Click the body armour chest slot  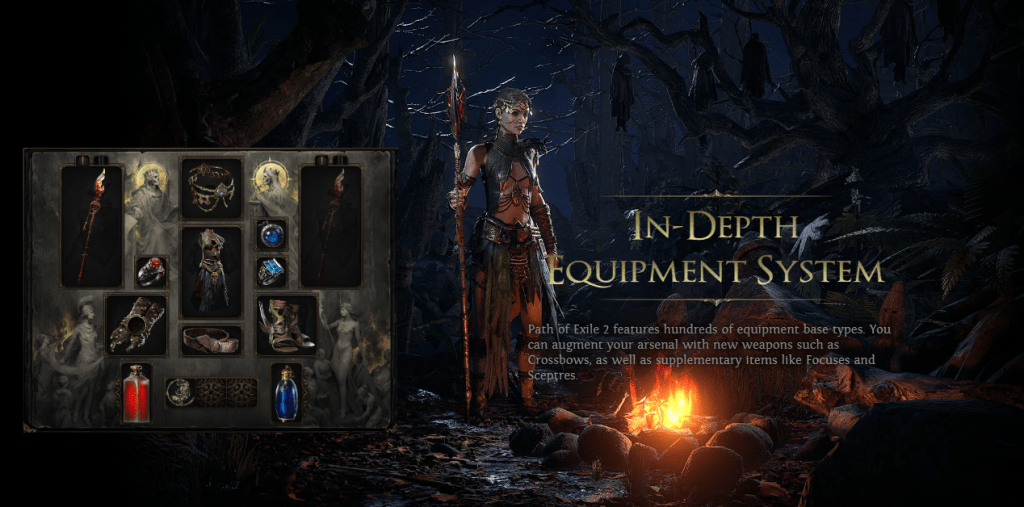(211, 271)
